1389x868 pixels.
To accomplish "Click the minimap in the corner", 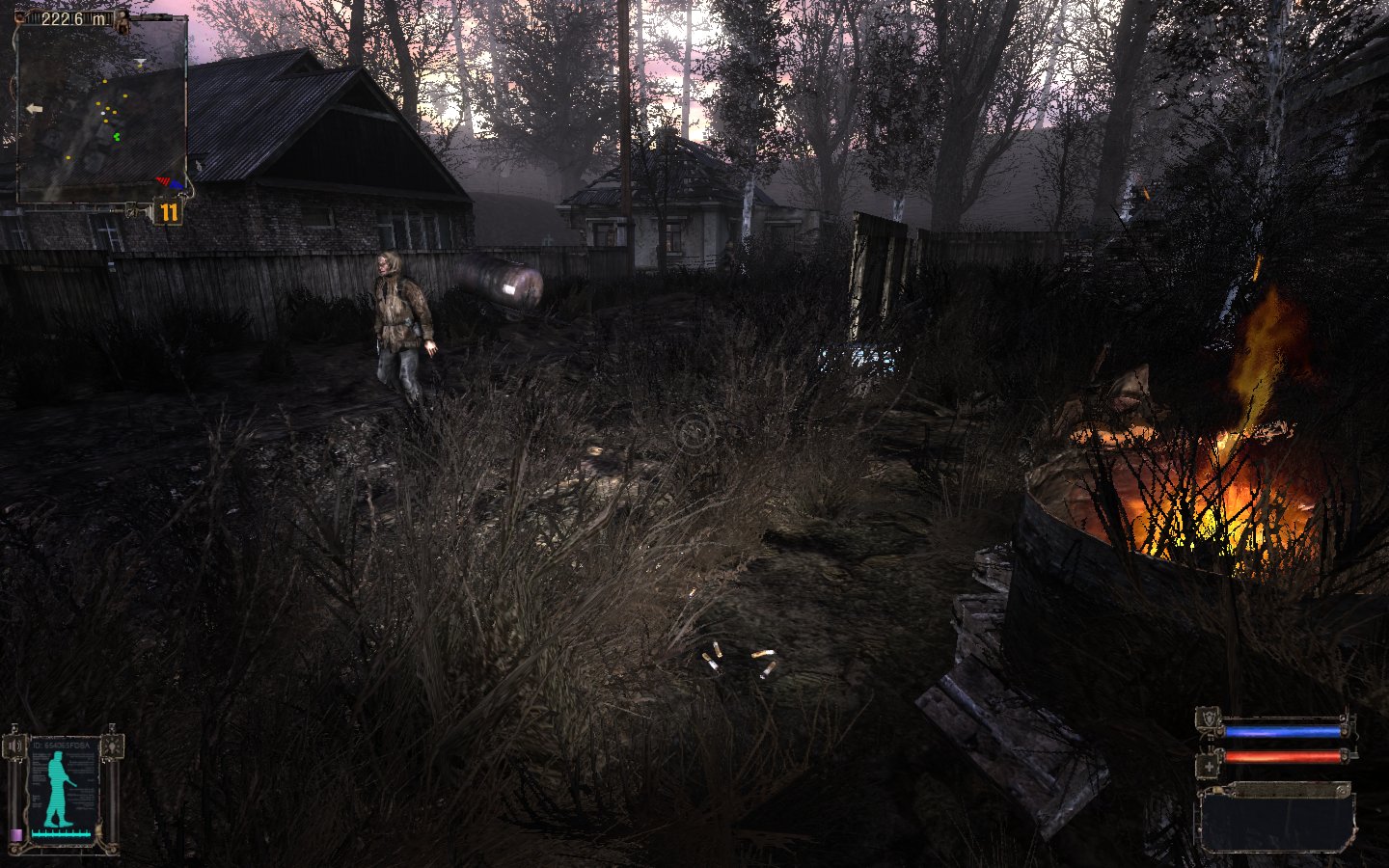I will coord(101,111).
